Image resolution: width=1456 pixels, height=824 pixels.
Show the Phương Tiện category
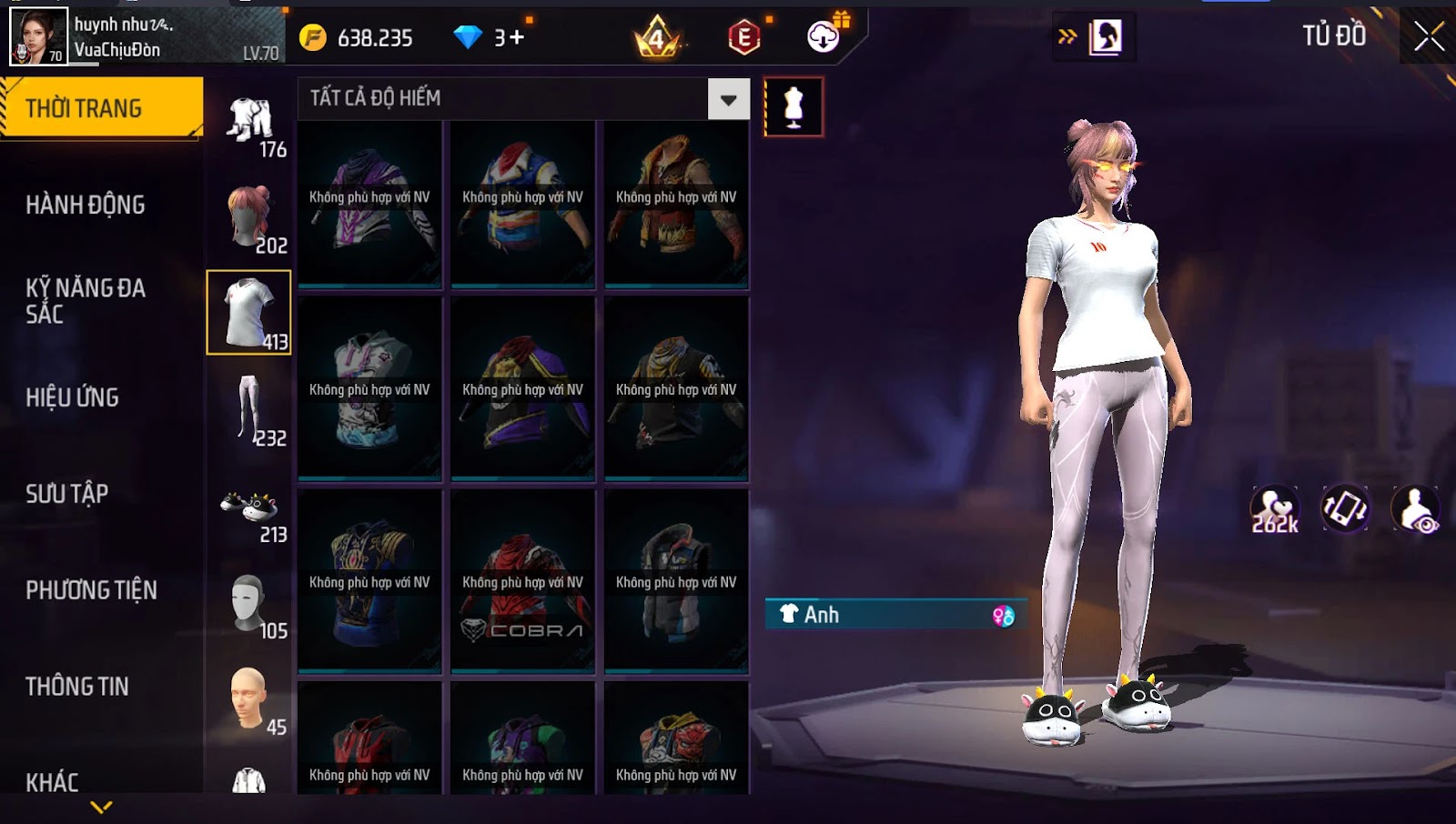point(91,590)
